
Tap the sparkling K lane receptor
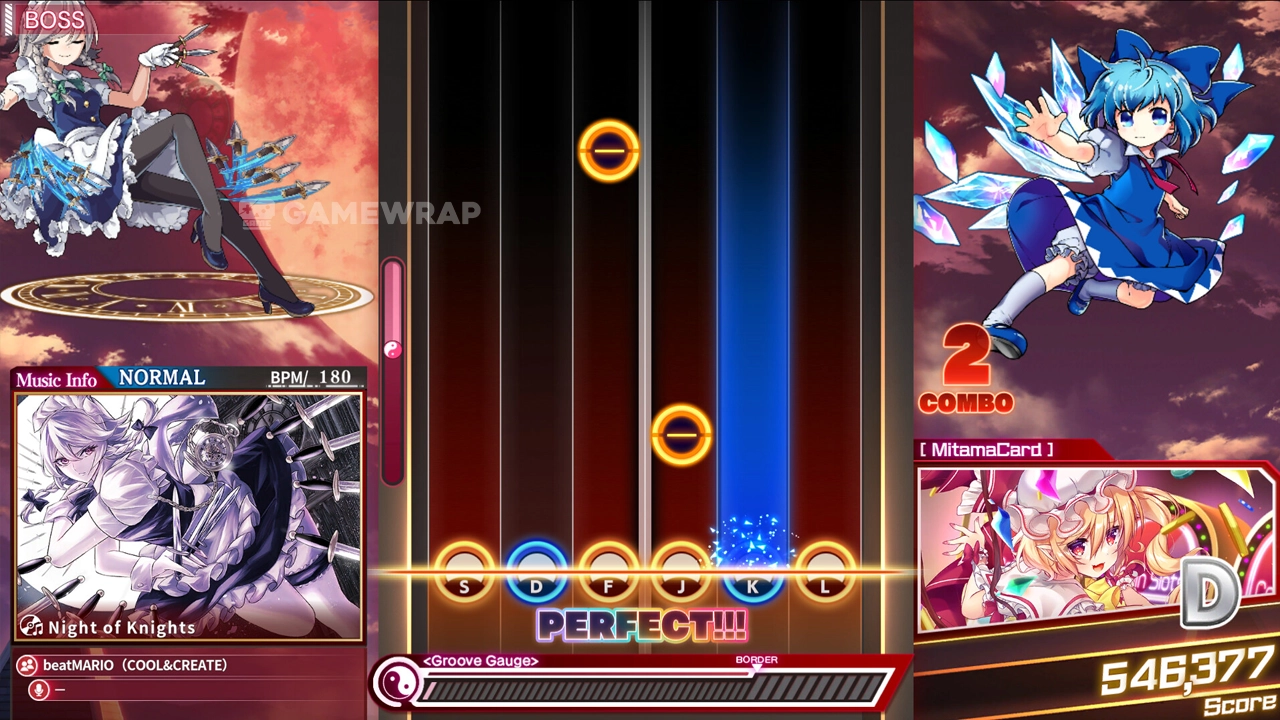[753, 572]
